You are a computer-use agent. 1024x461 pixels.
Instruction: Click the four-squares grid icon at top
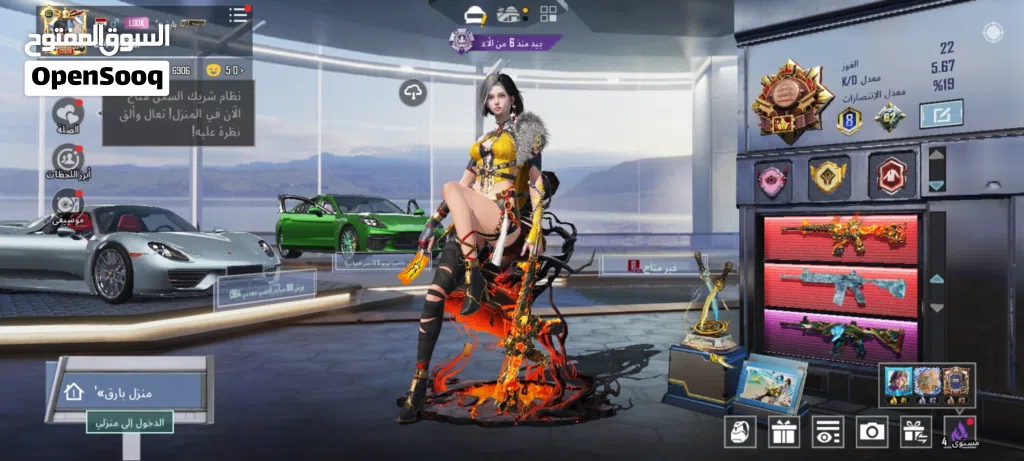click(x=548, y=14)
